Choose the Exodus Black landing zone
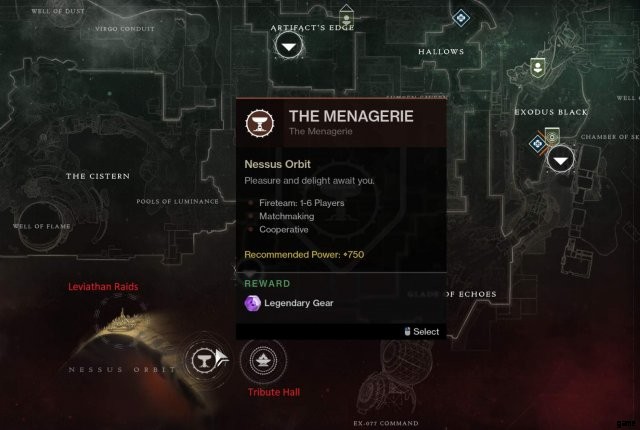 563,157
